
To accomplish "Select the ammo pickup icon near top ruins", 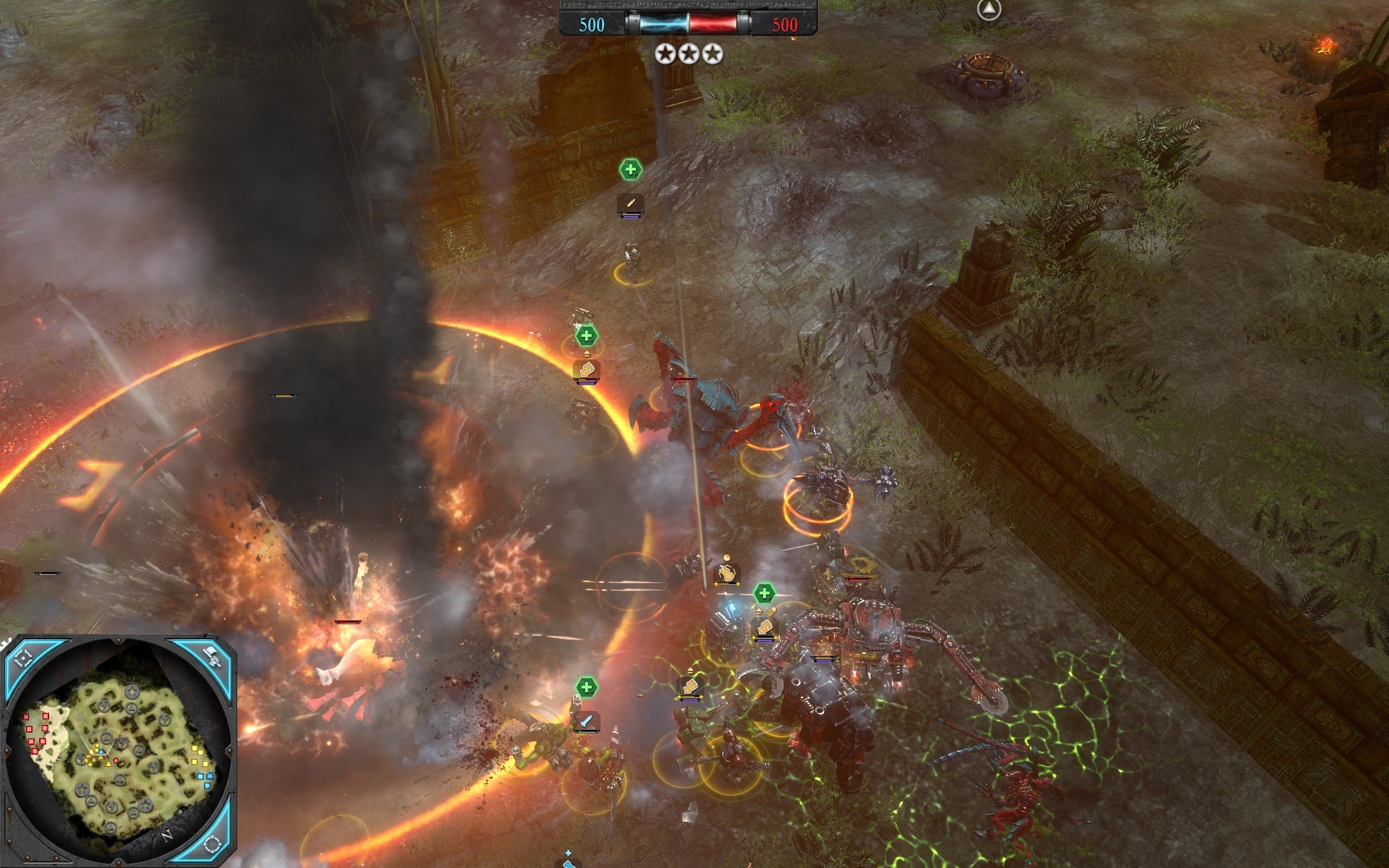I will [x=630, y=203].
